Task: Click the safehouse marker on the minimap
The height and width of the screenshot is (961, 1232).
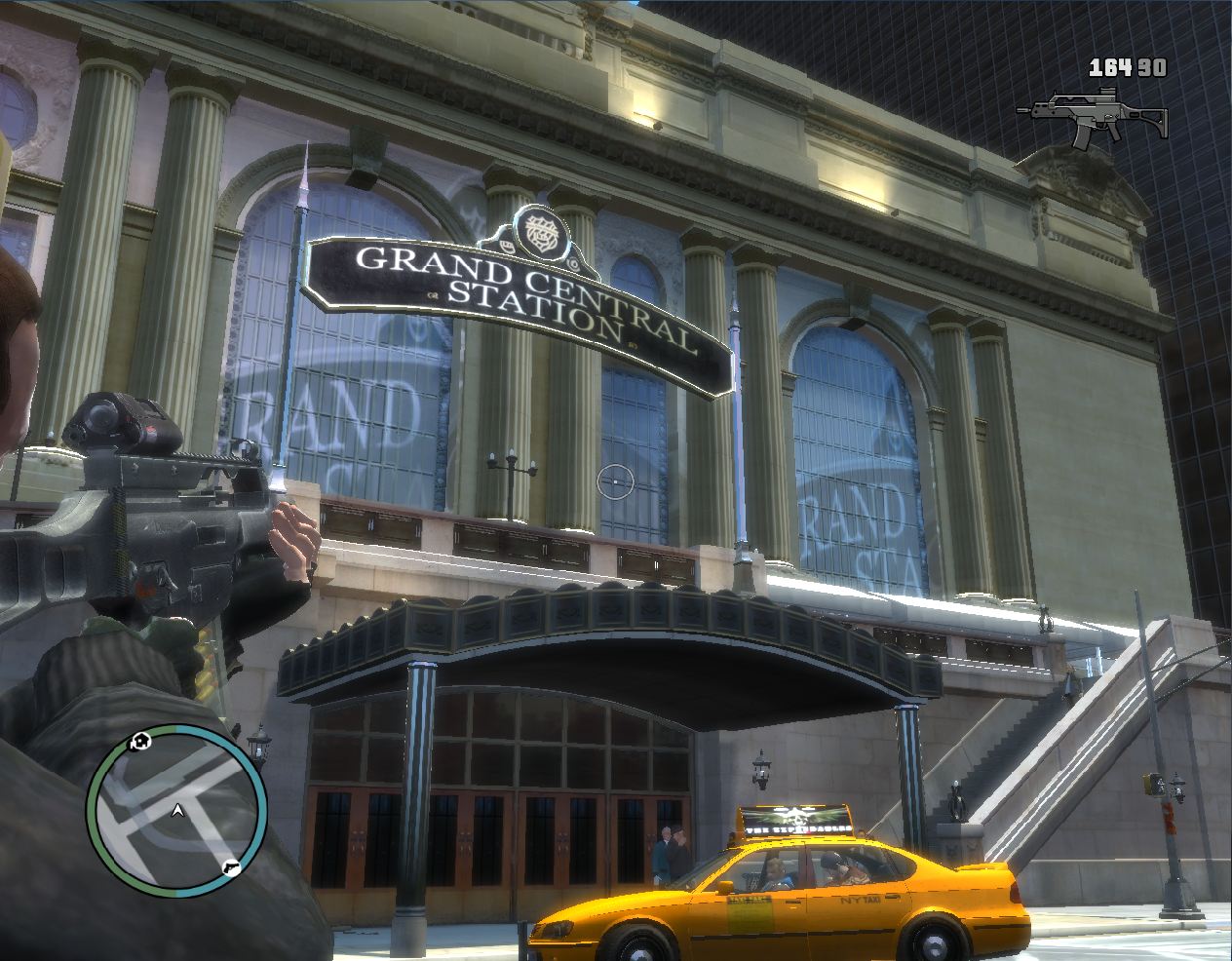Action: click(x=141, y=743)
